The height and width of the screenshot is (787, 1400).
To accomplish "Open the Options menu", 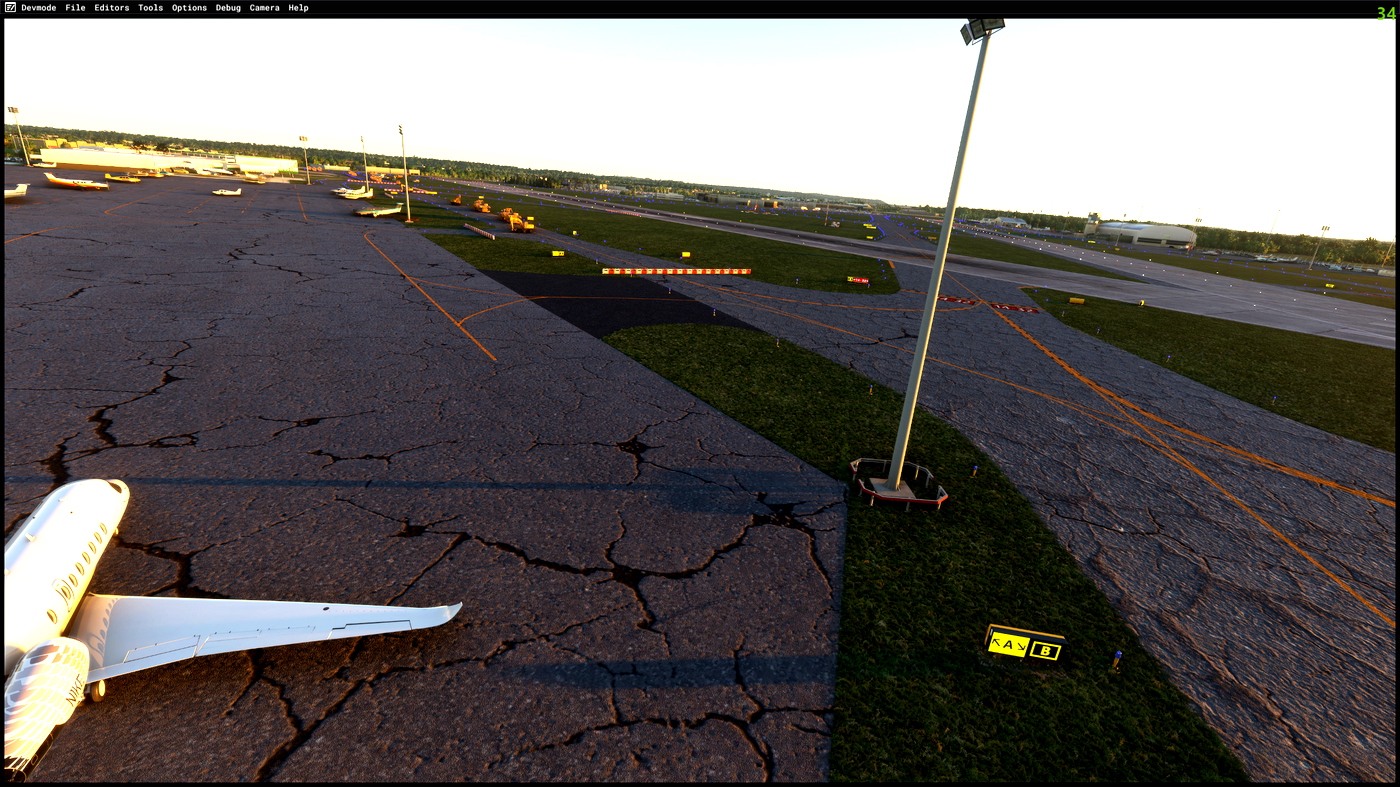I will [x=188, y=7].
